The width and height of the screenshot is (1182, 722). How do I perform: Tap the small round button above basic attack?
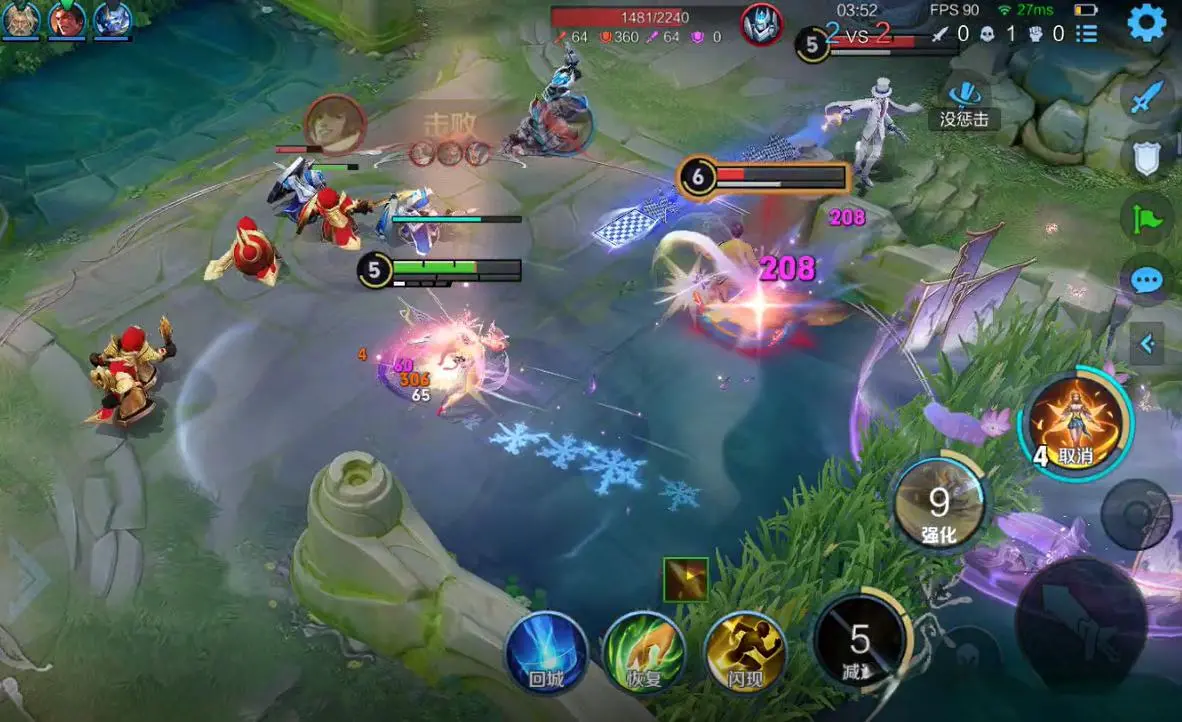click(1135, 514)
